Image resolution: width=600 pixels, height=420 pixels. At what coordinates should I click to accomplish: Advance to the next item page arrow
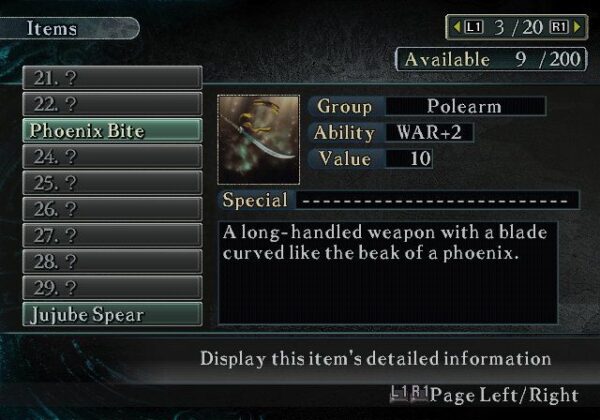[576, 27]
